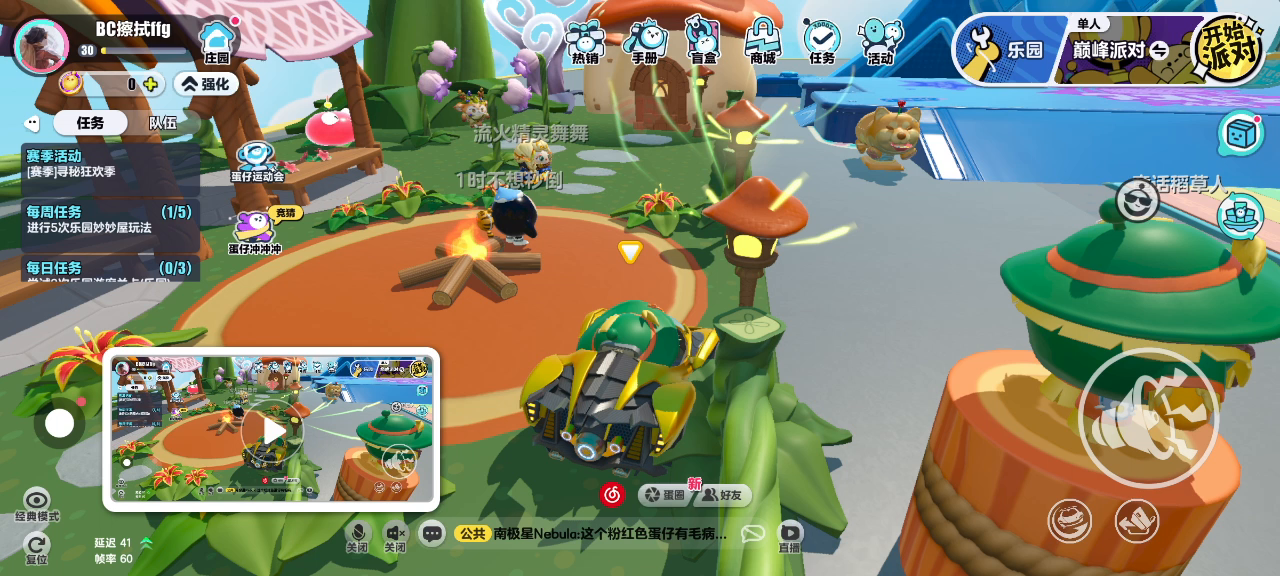Screen dimensions: 1280x576
Task: Open the 热销 hot sales shop
Action: click(x=584, y=42)
